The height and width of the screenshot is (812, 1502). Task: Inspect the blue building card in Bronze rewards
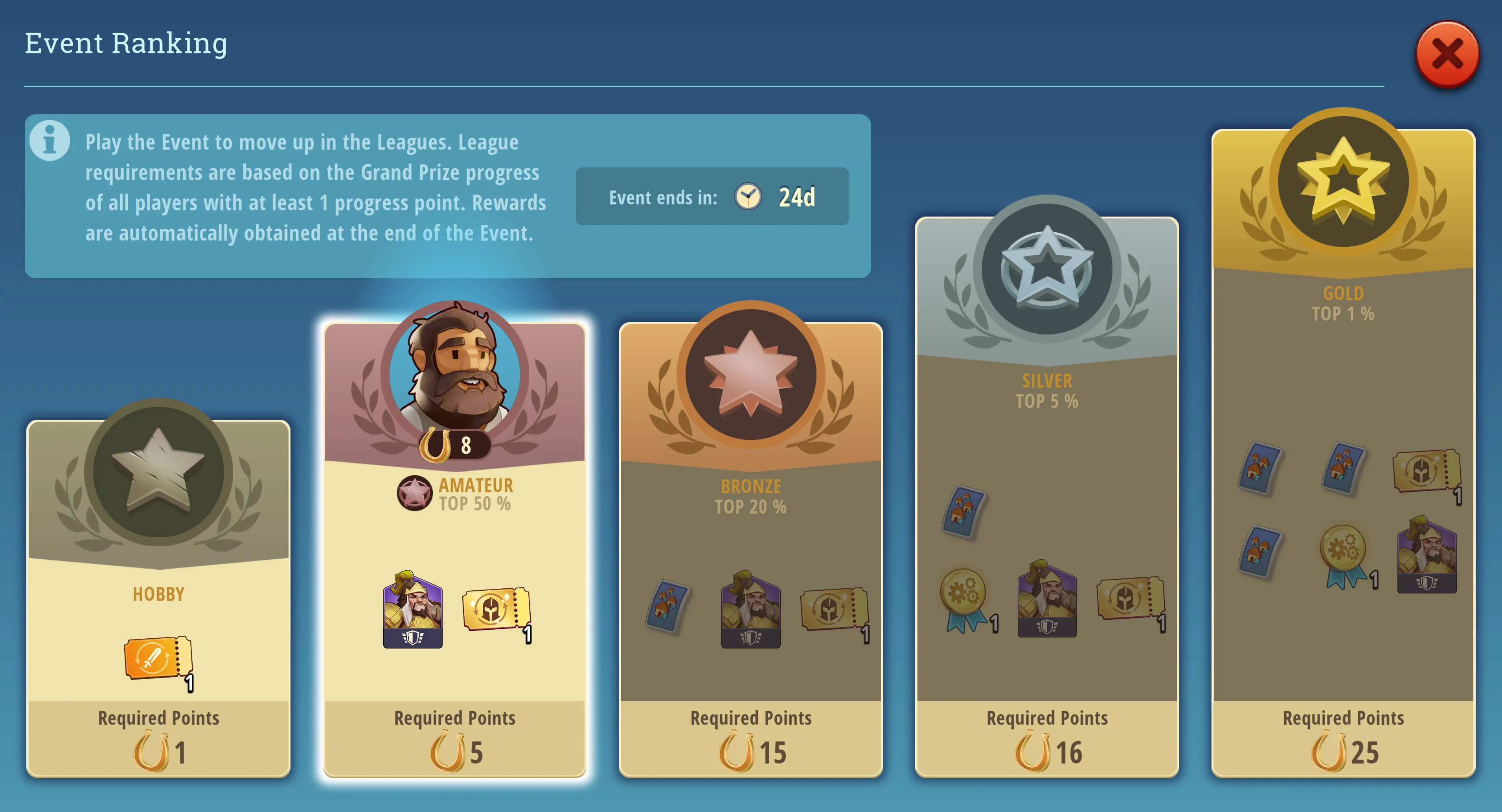pos(667,606)
